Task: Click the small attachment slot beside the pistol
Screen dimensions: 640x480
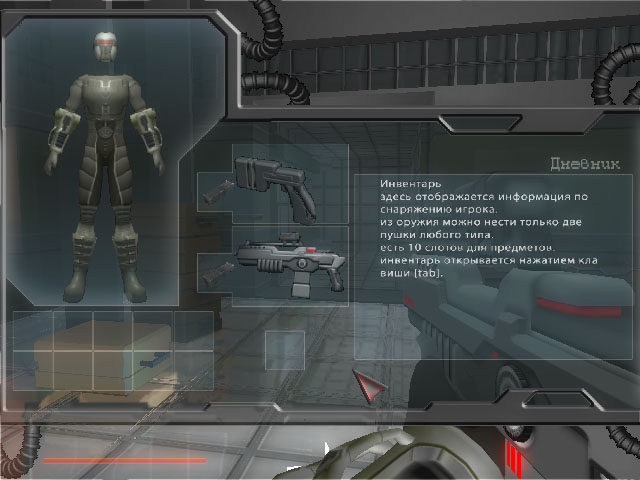Action: (x=214, y=191)
